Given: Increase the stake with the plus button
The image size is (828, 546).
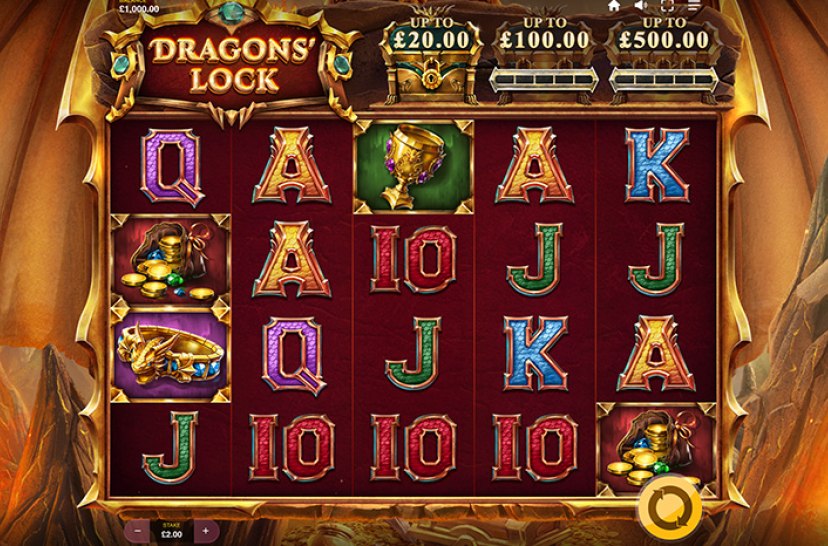Looking at the screenshot, I should (x=205, y=530).
